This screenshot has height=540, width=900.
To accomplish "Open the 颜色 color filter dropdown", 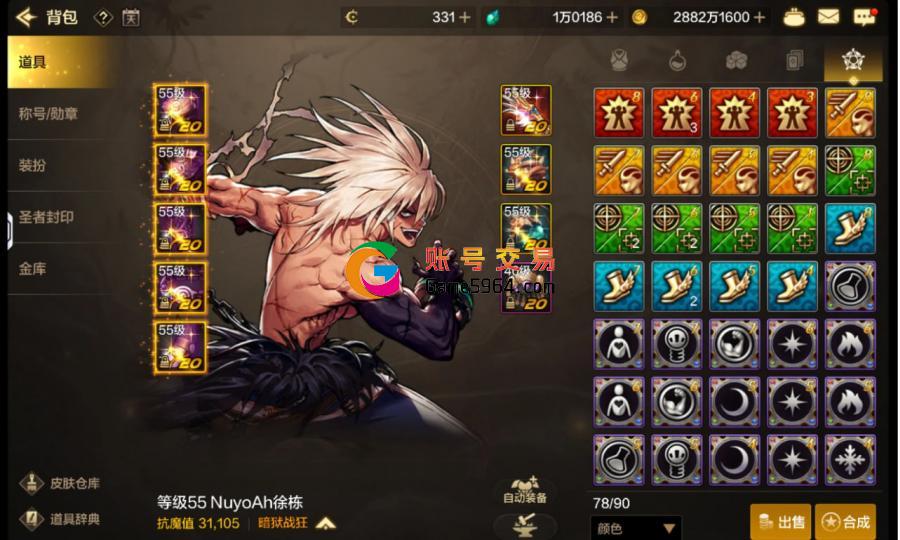I will pos(636,528).
